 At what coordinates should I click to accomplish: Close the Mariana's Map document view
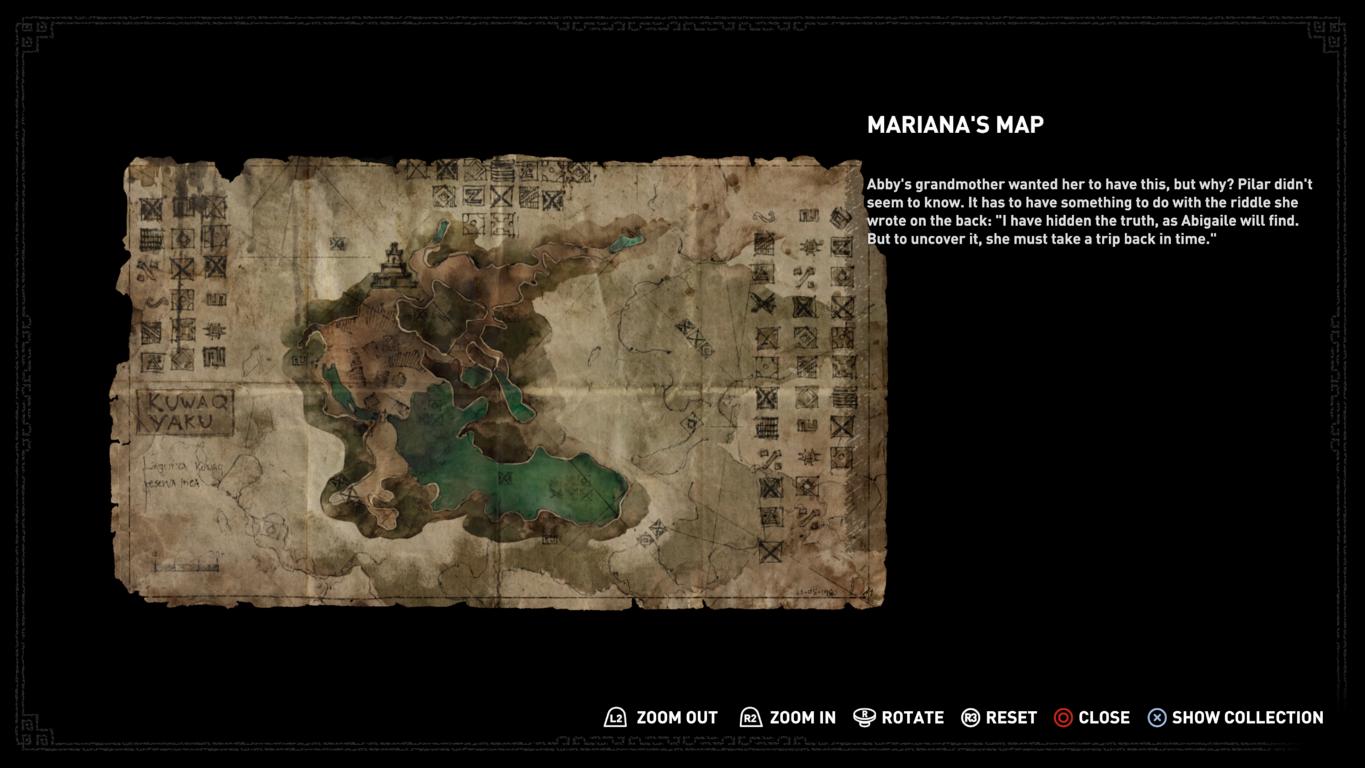pyautogui.click(x=1103, y=718)
